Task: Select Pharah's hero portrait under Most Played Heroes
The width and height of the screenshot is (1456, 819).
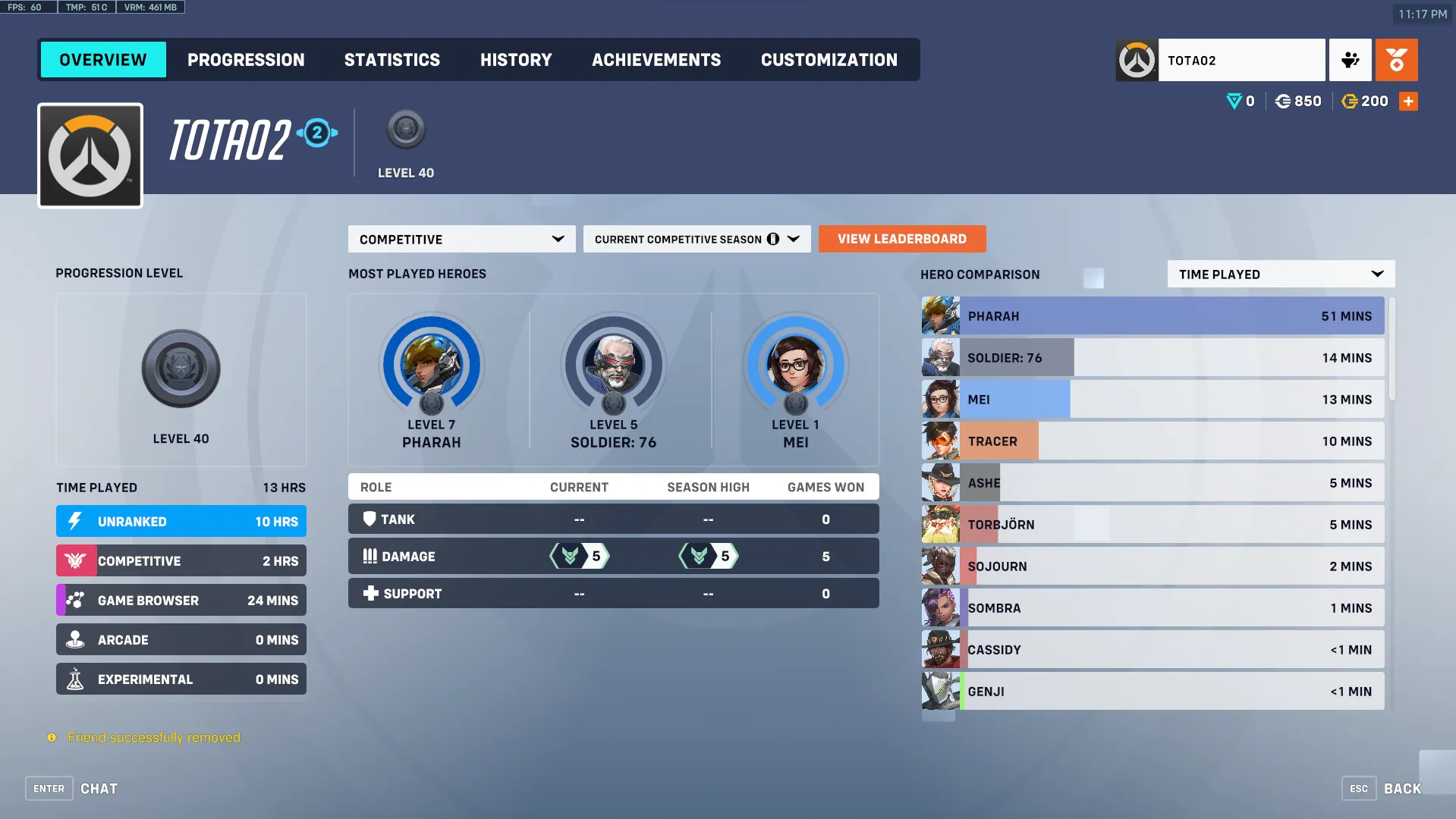Action: pos(431,366)
